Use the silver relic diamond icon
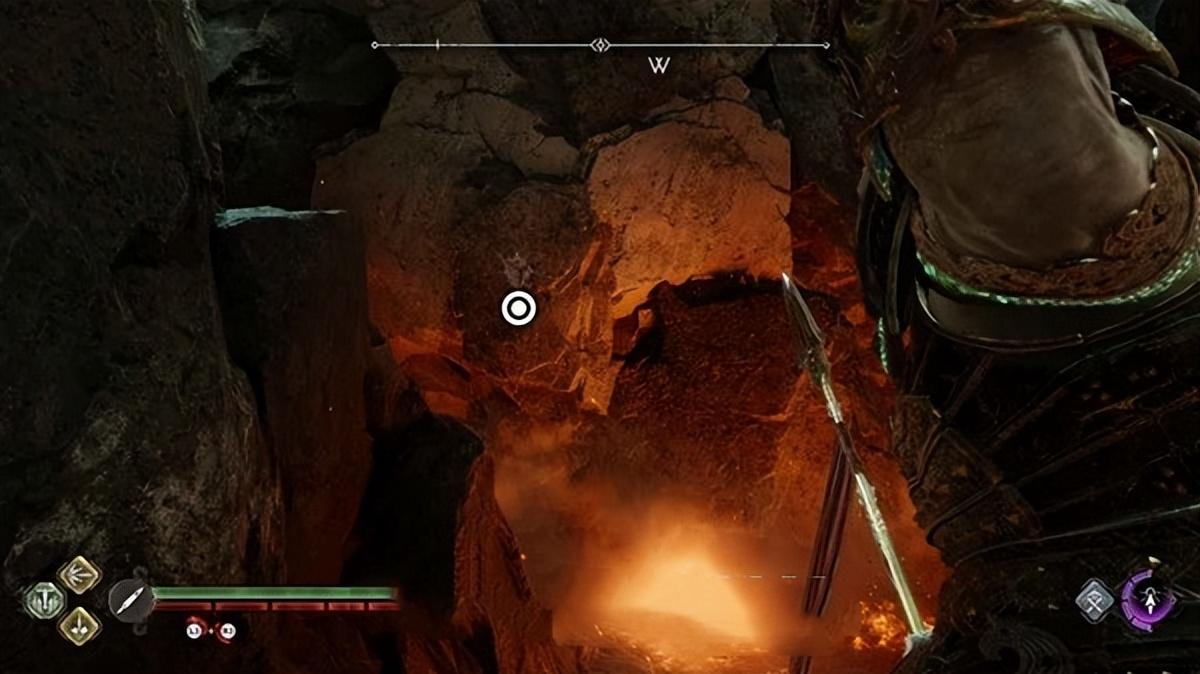The image size is (1200, 674). [x=1095, y=600]
